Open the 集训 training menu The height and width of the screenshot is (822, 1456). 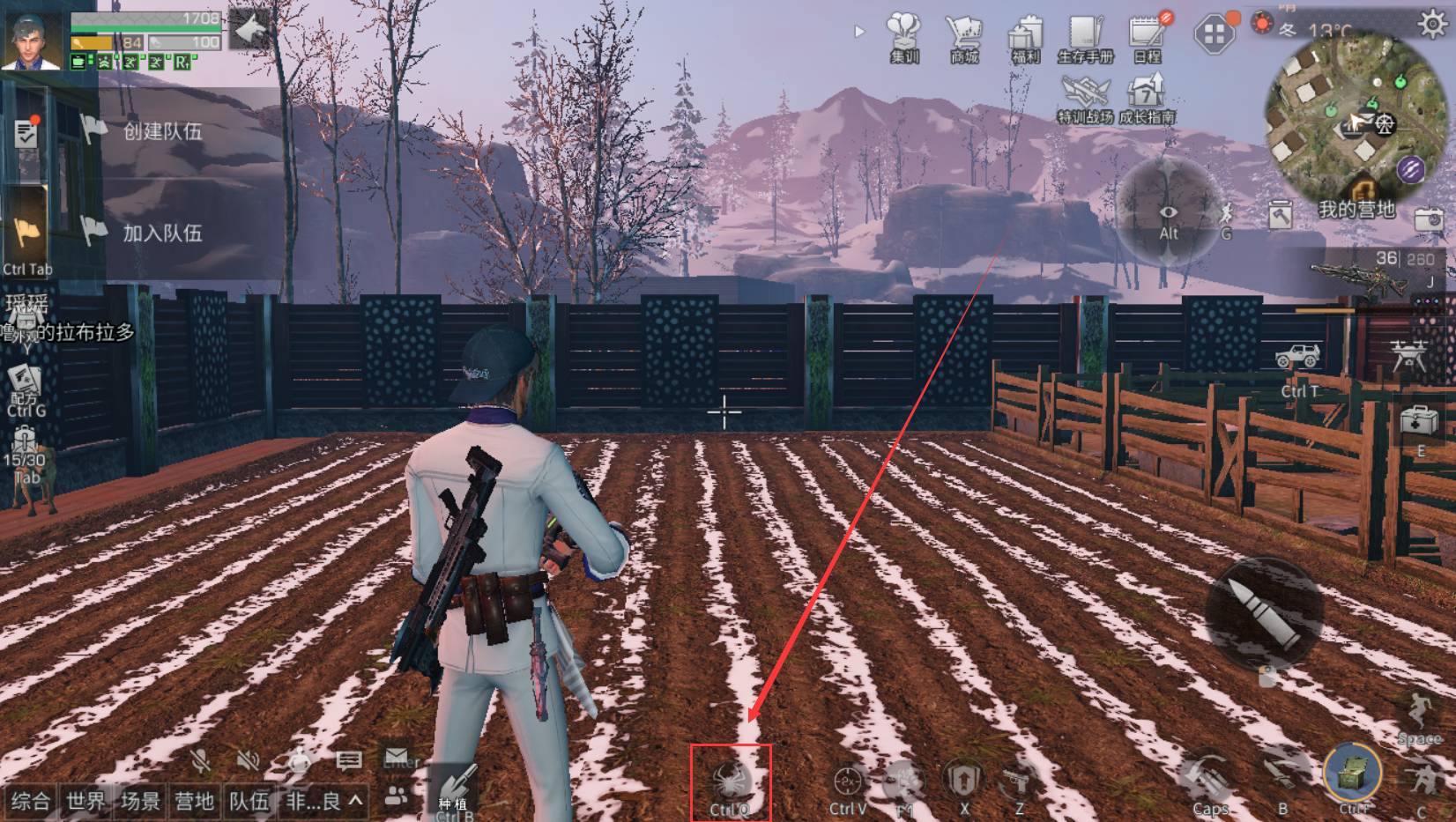904,38
